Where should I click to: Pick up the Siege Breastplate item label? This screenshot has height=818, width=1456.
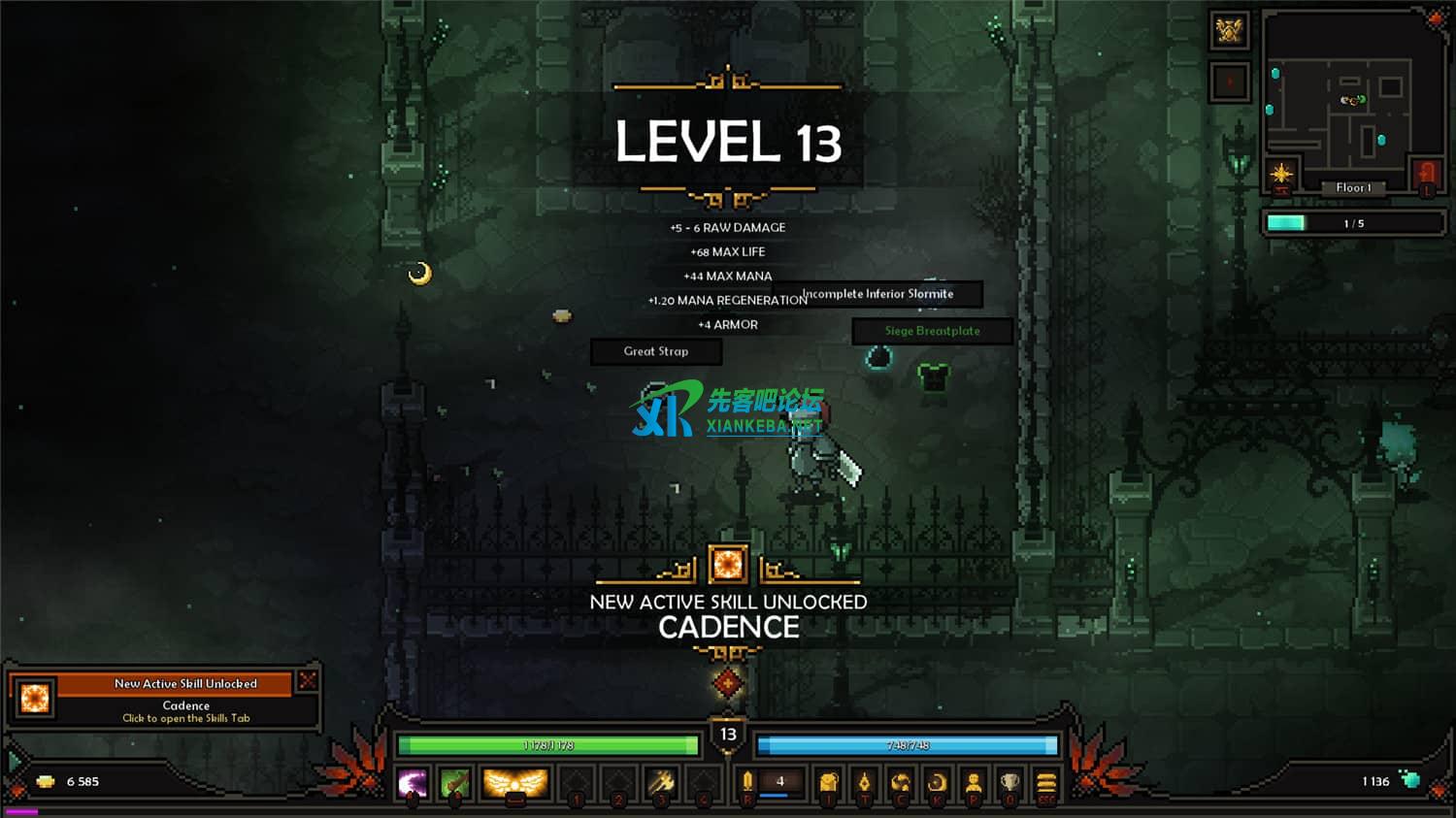coord(932,331)
